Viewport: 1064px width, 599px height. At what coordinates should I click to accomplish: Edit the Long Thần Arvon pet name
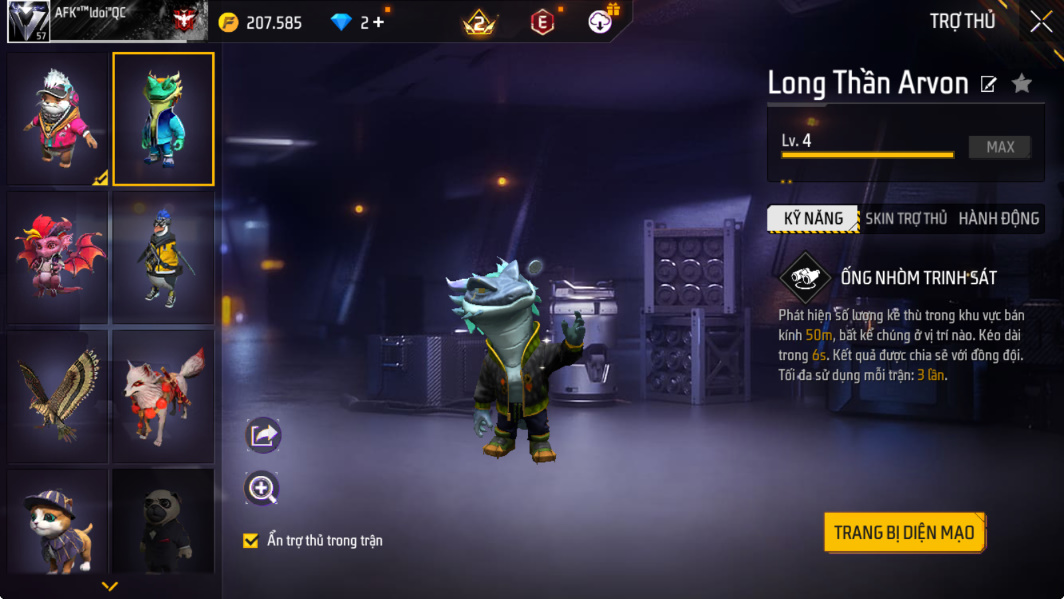click(988, 84)
